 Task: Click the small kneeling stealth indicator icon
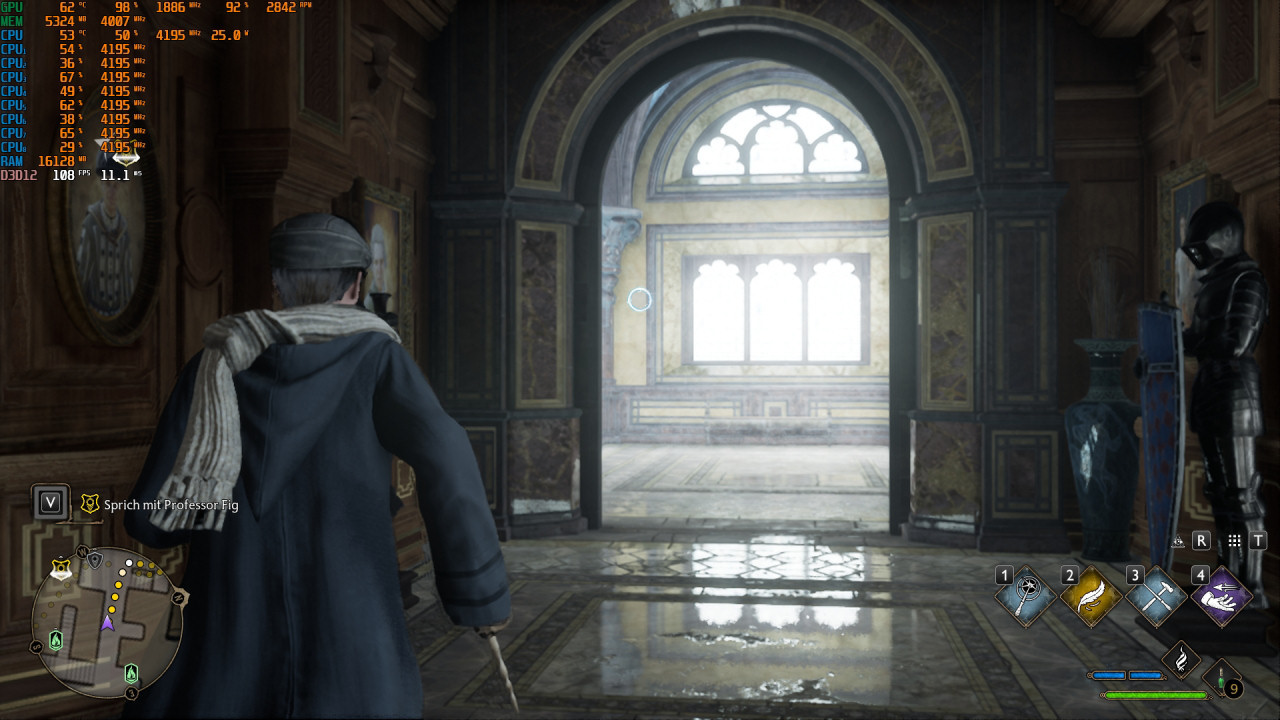(x=1178, y=541)
